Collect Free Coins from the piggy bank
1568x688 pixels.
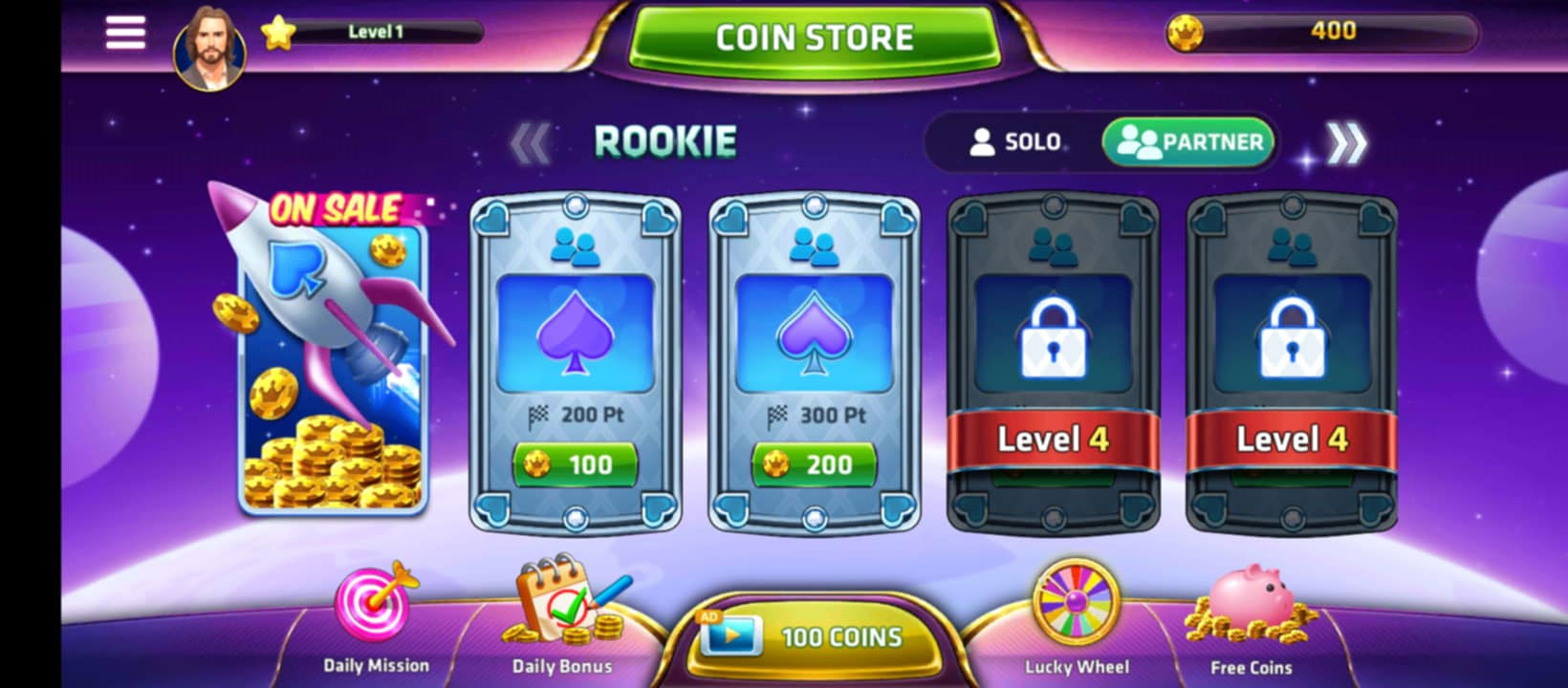[1250, 612]
